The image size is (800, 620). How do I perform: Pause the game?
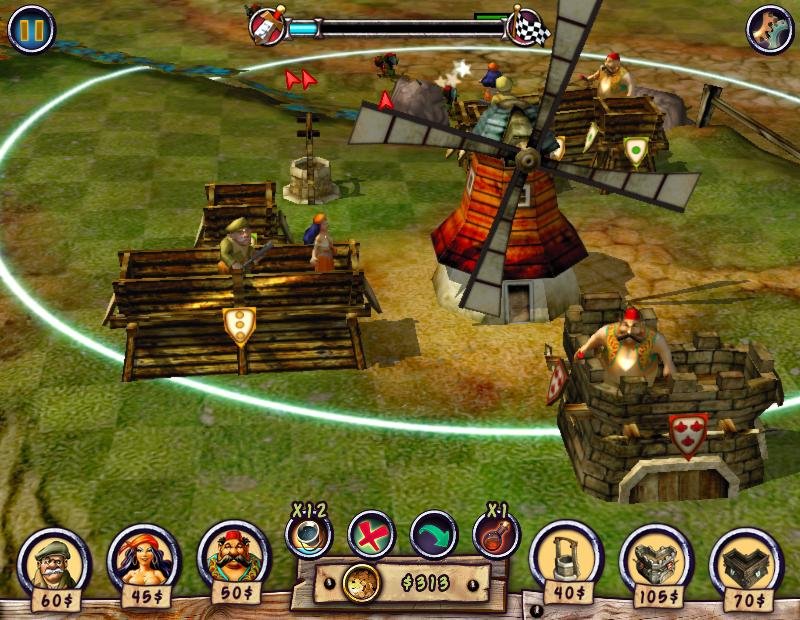(31, 30)
